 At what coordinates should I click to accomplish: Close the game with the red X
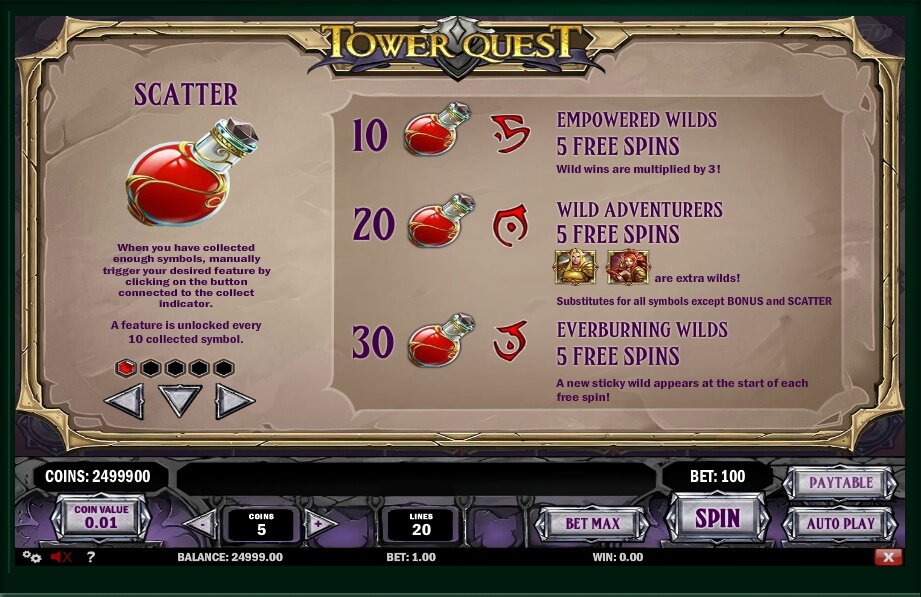[x=887, y=557]
